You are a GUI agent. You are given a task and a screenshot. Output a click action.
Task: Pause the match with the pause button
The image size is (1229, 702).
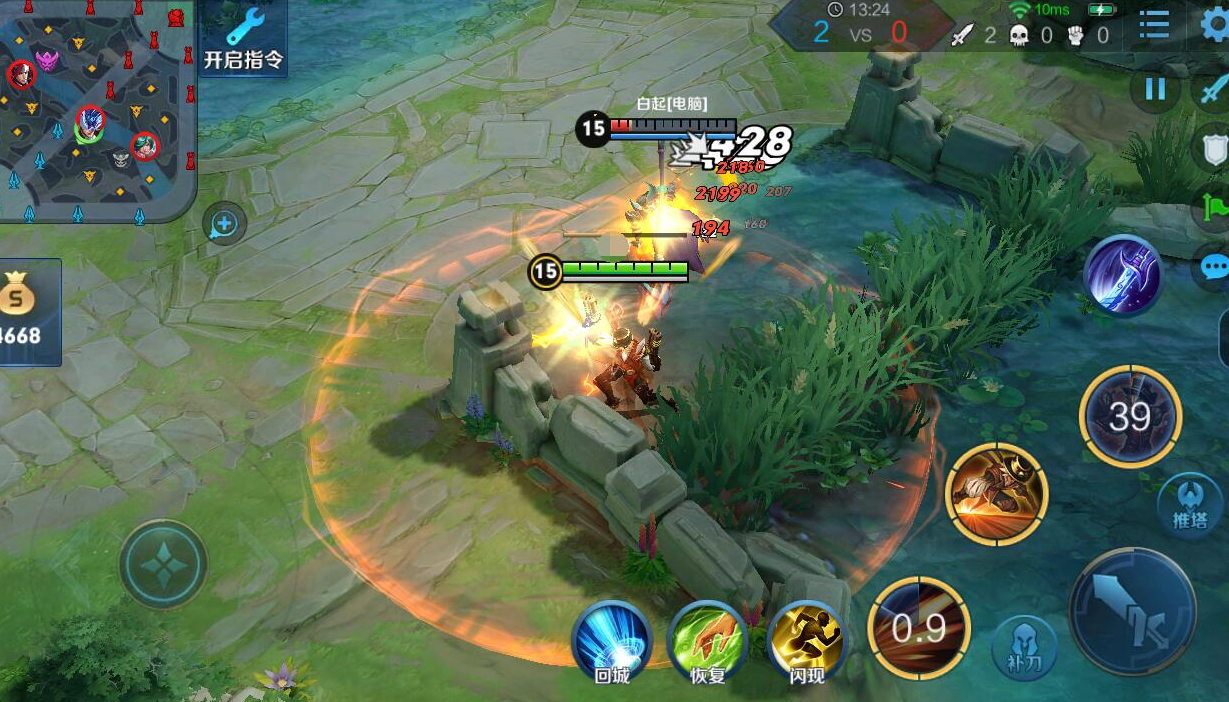click(x=1155, y=89)
